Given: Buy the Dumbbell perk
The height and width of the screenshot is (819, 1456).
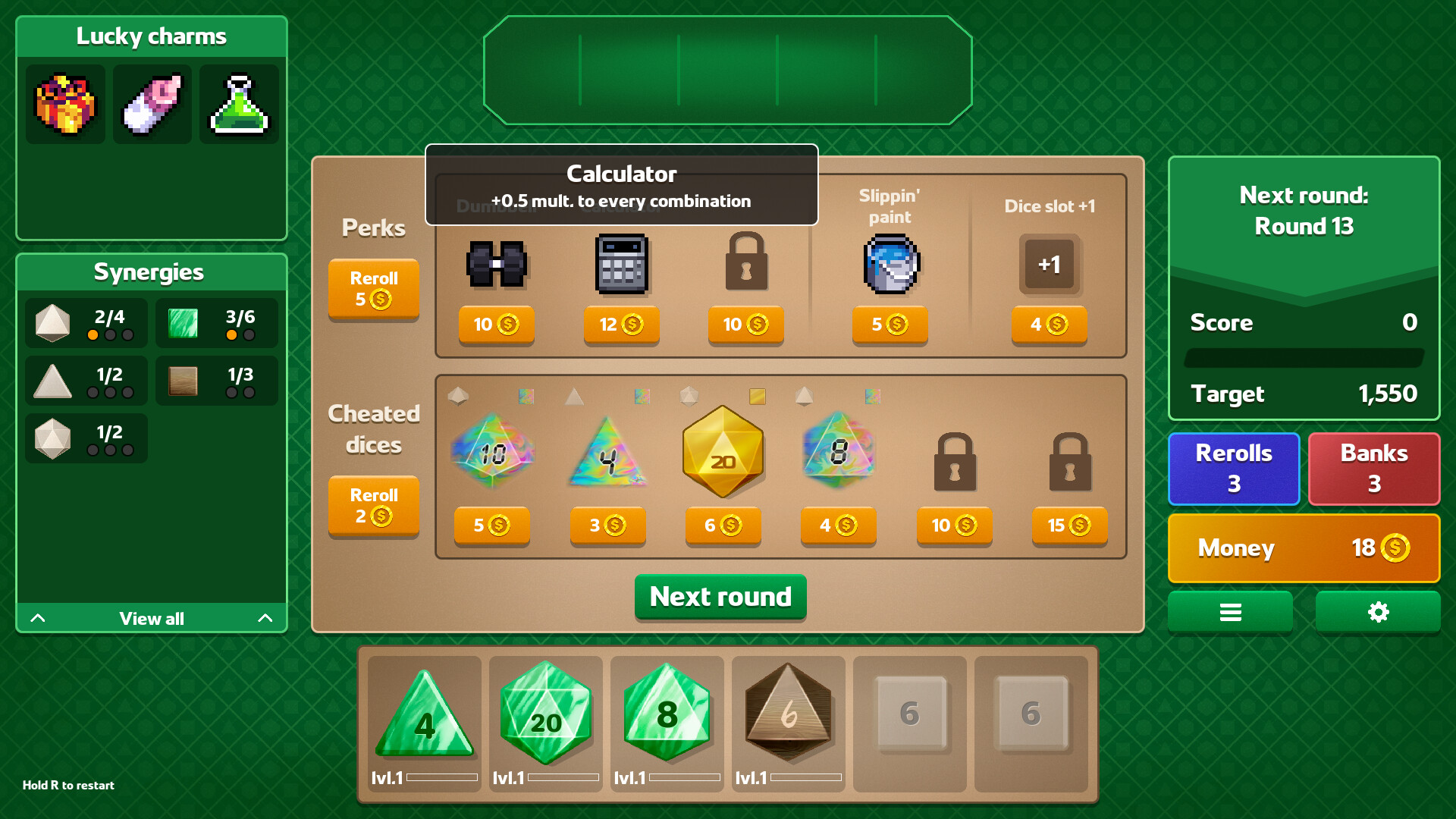Looking at the screenshot, I should tap(496, 326).
